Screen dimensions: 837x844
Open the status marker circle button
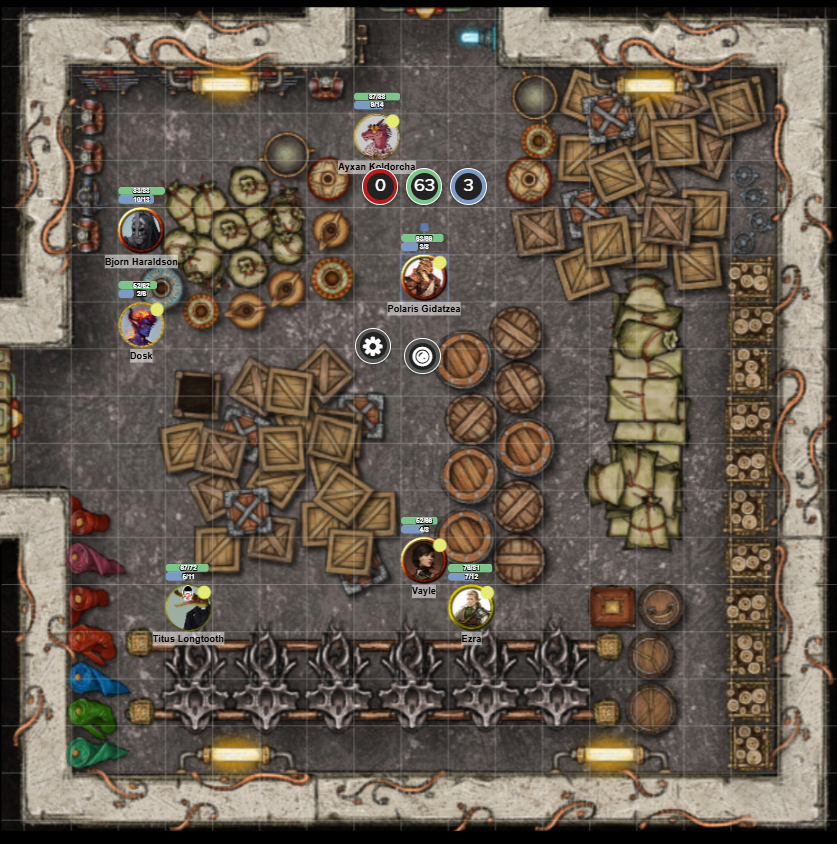[x=422, y=355]
